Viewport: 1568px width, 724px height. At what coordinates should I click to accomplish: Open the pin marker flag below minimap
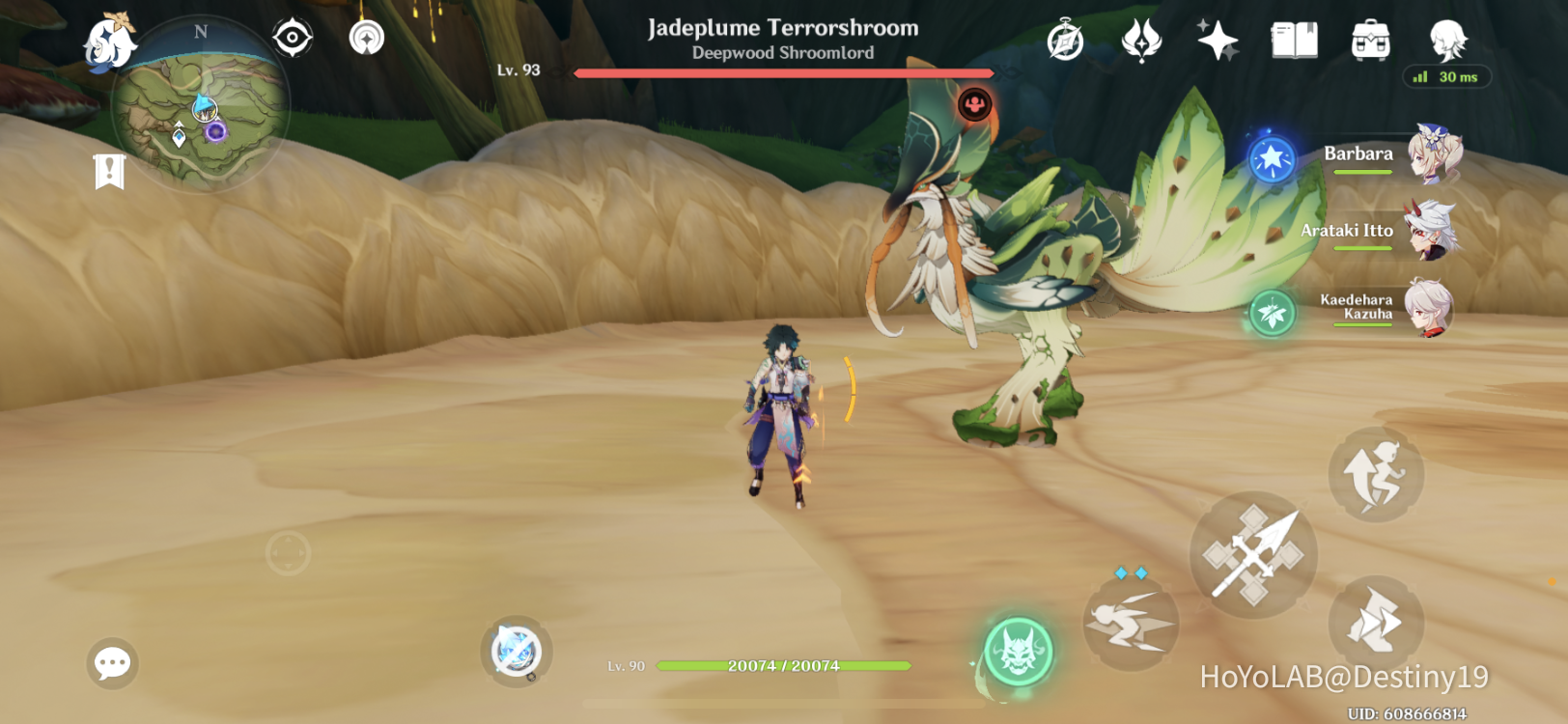[x=111, y=174]
